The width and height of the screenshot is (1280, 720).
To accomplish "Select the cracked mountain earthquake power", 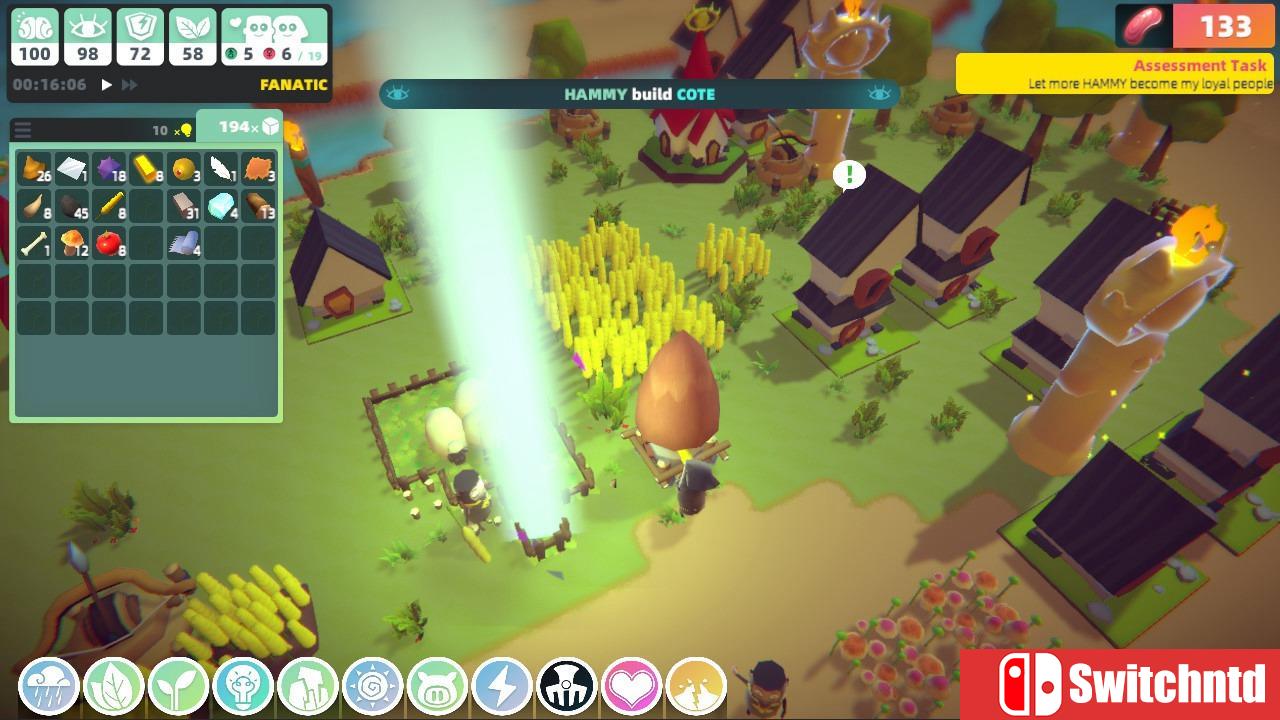I will [x=696, y=687].
